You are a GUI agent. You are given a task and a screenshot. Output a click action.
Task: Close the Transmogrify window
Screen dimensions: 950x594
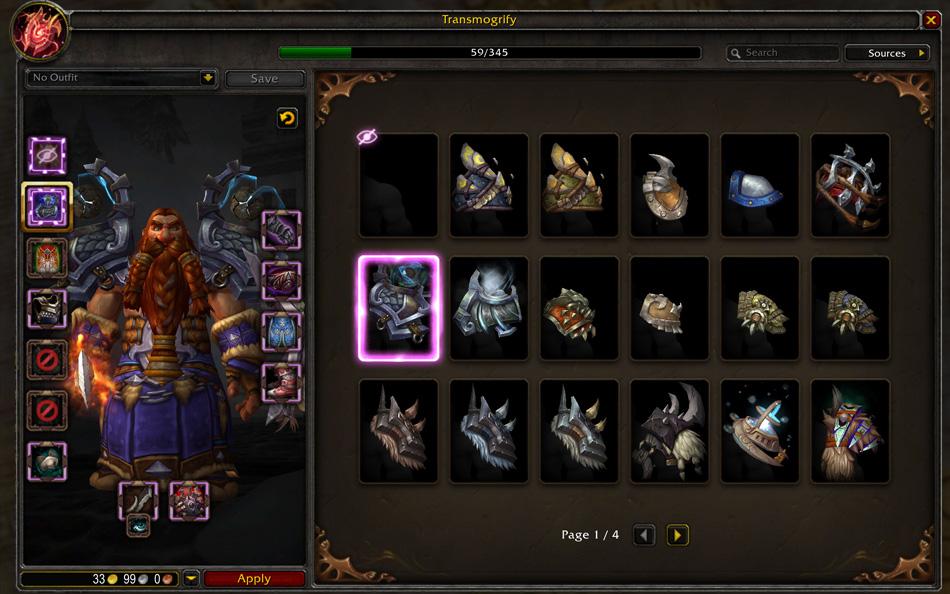932,19
